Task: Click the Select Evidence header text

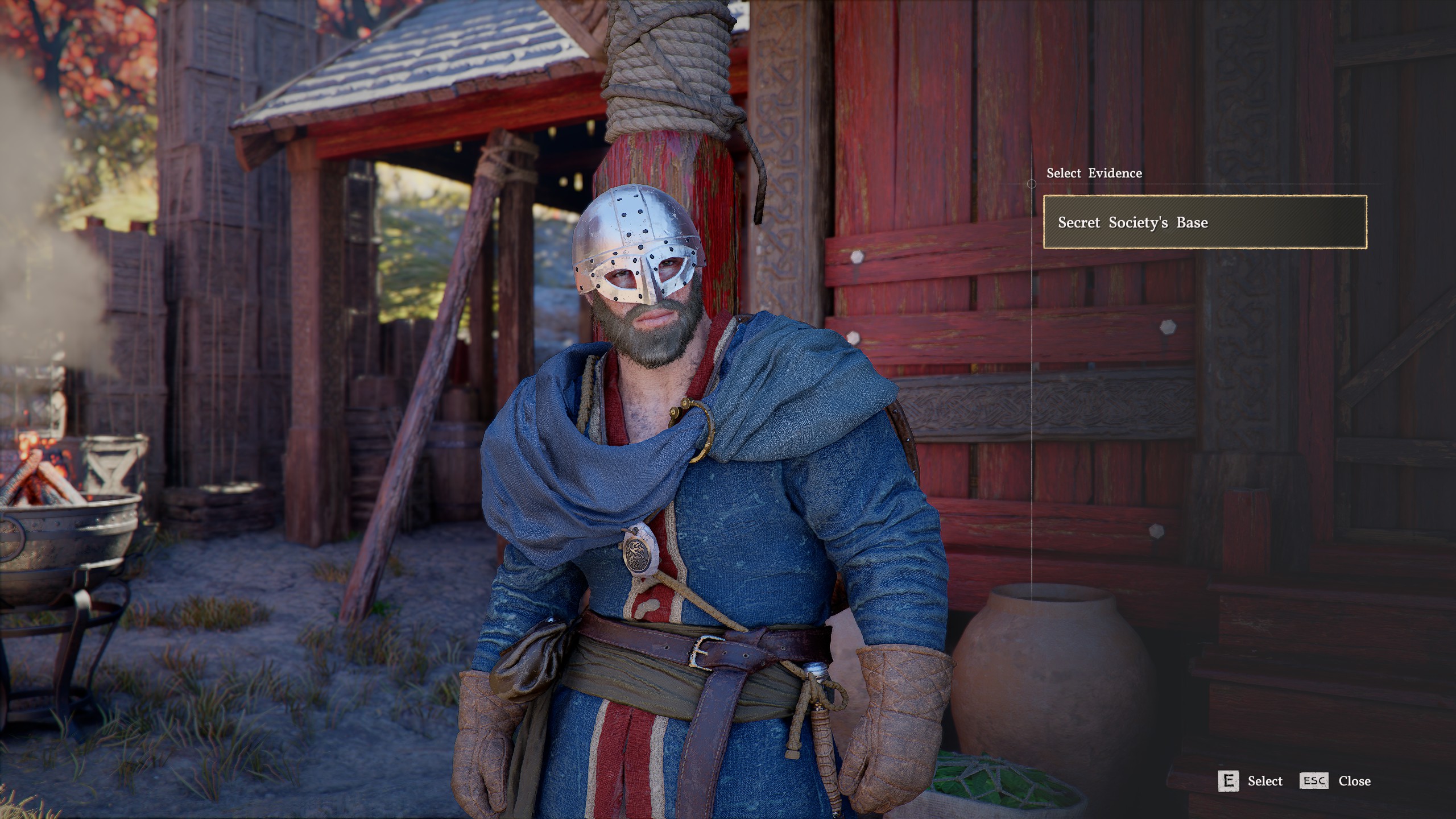Action: 1093,173
